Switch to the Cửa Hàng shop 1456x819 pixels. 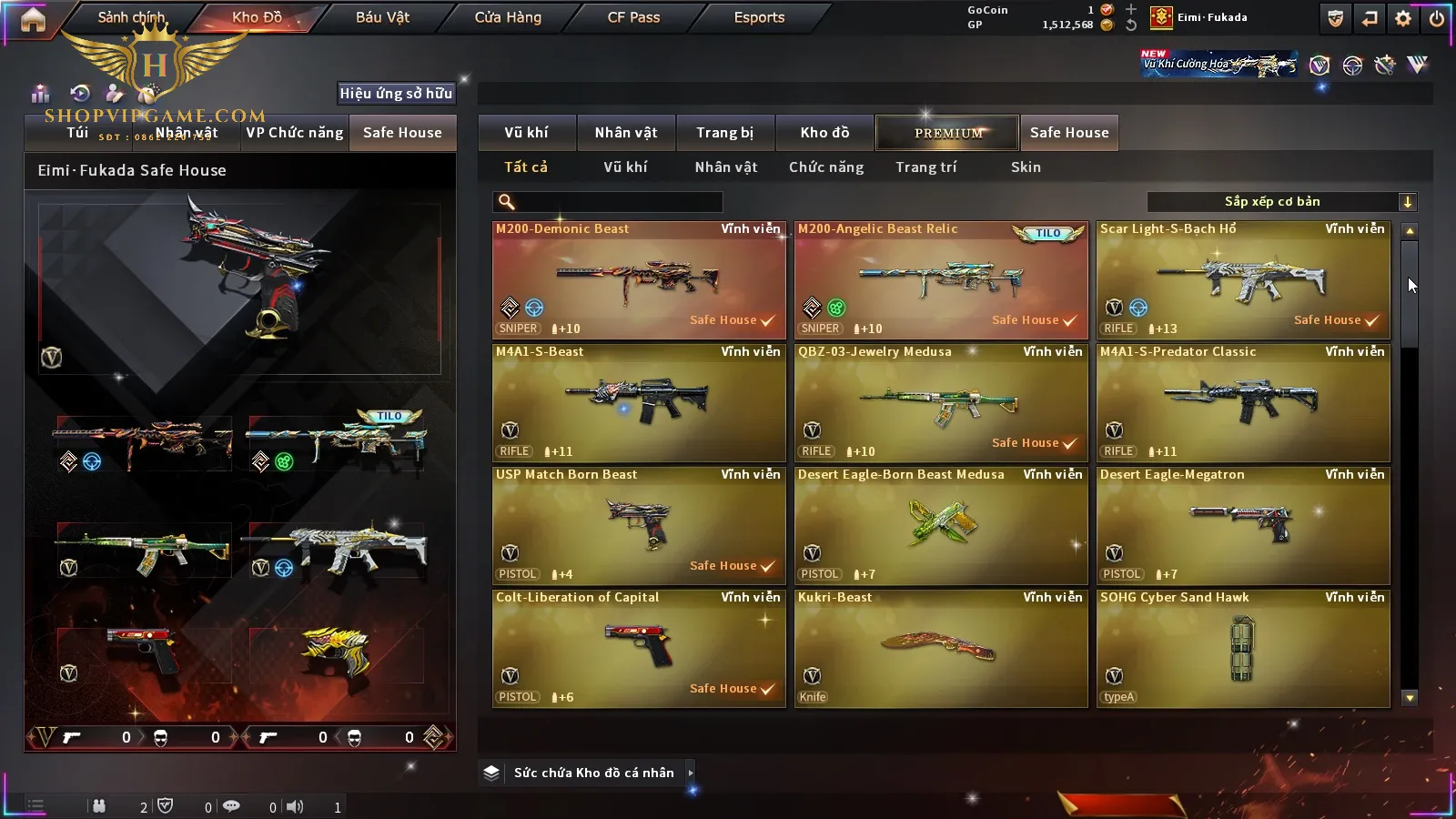tap(508, 17)
